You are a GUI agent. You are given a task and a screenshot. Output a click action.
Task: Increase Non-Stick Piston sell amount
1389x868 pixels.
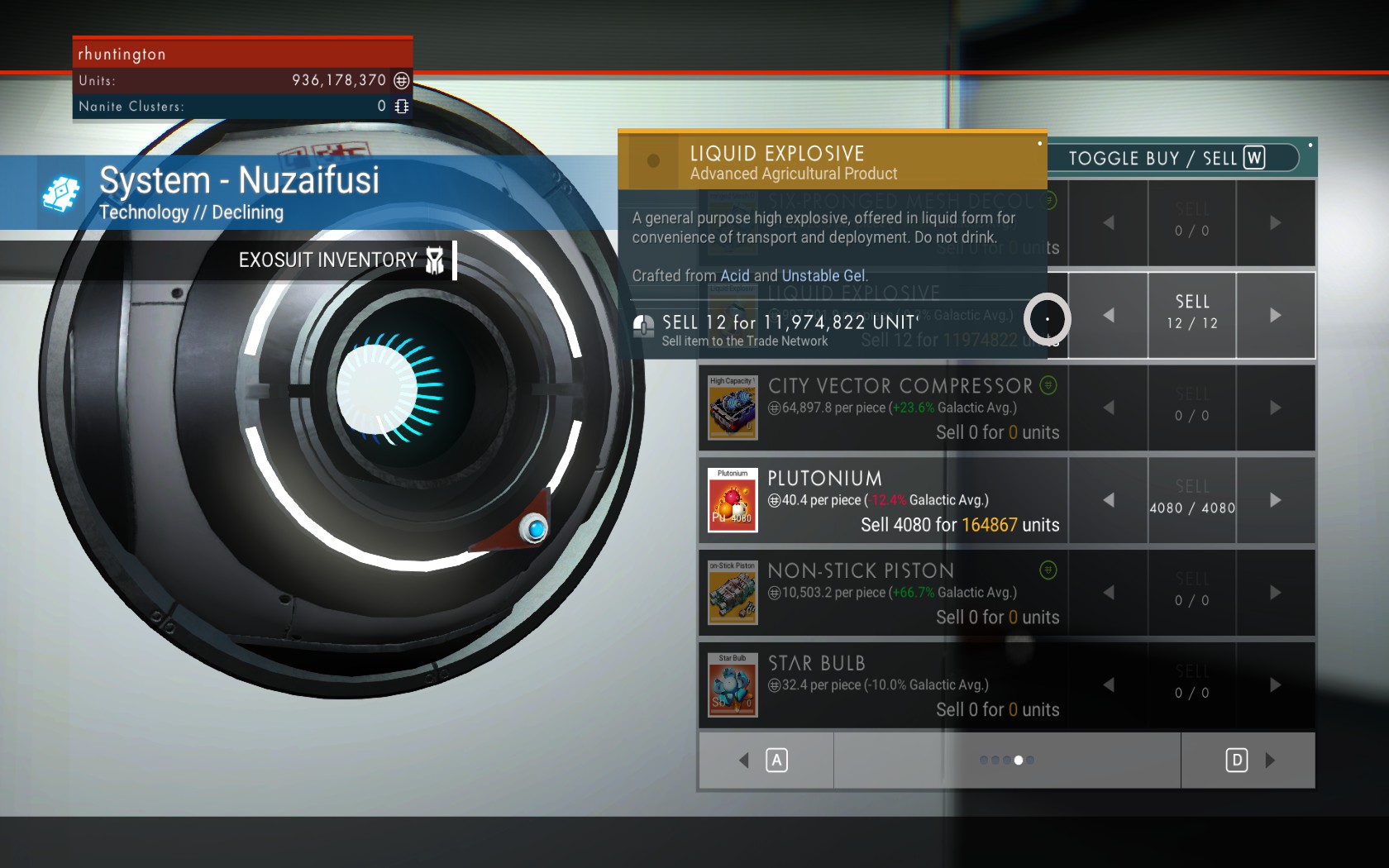(x=1275, y=593)
